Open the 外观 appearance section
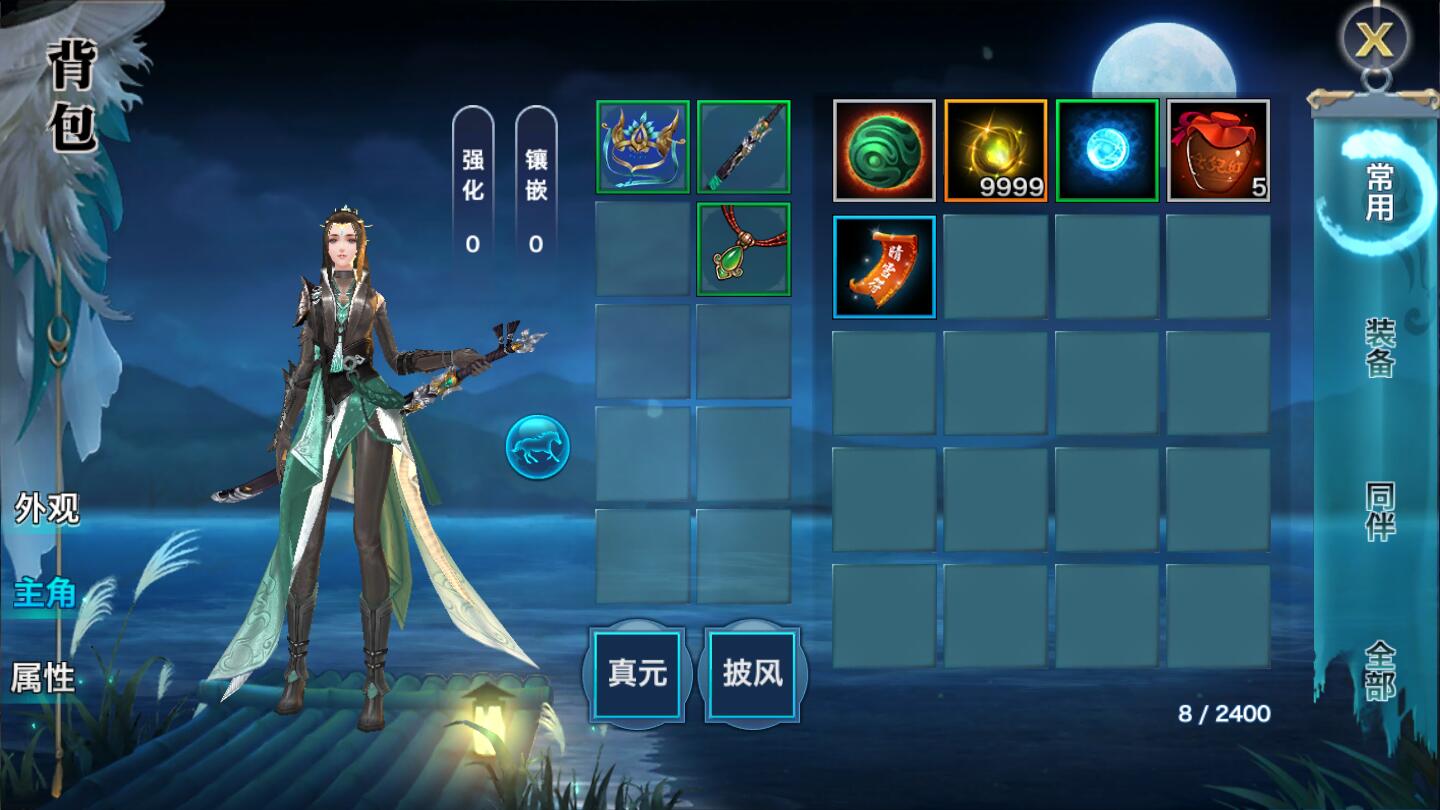 46,509
